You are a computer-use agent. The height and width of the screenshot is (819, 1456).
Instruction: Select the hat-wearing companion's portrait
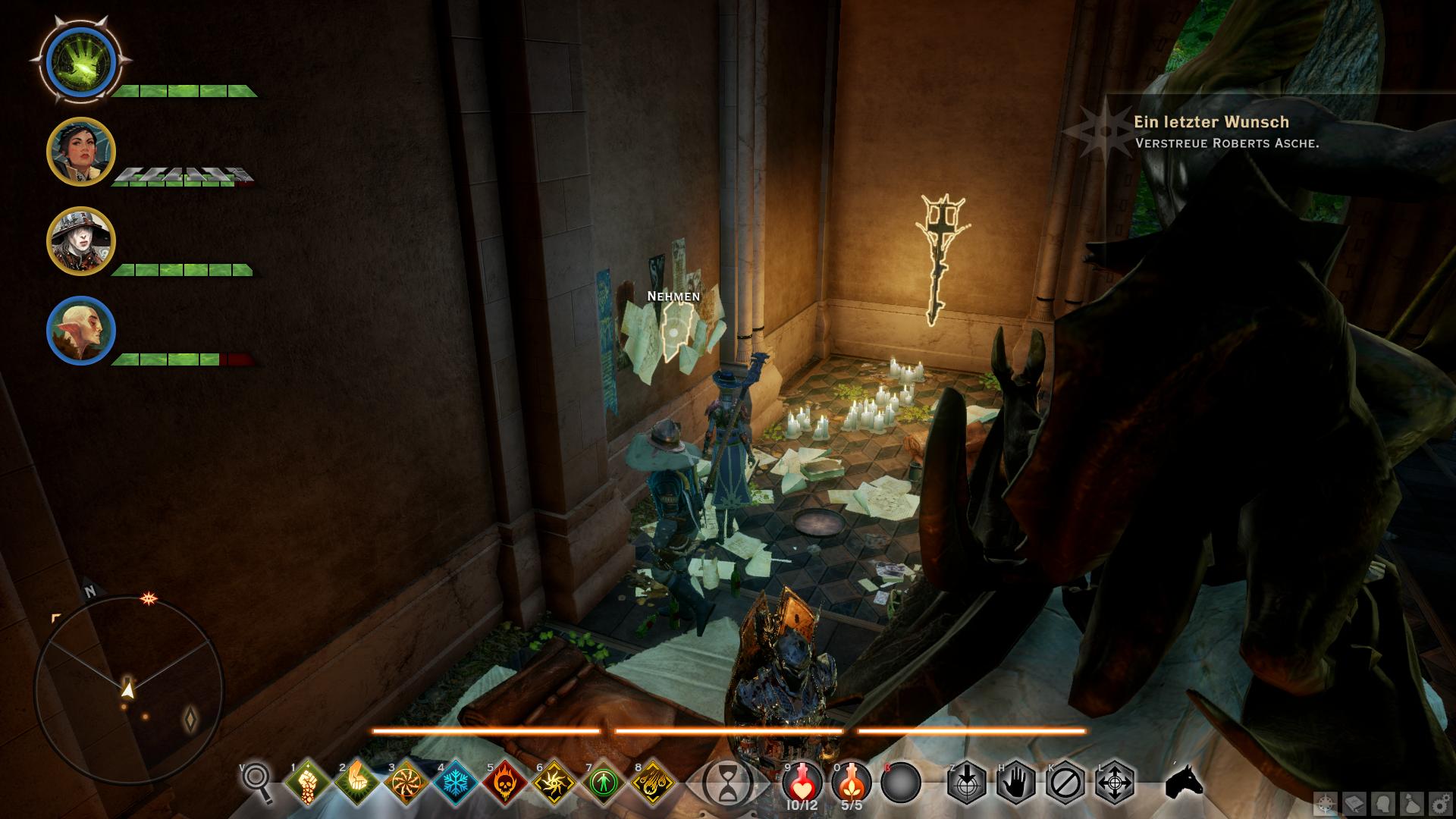click(80, 241)
